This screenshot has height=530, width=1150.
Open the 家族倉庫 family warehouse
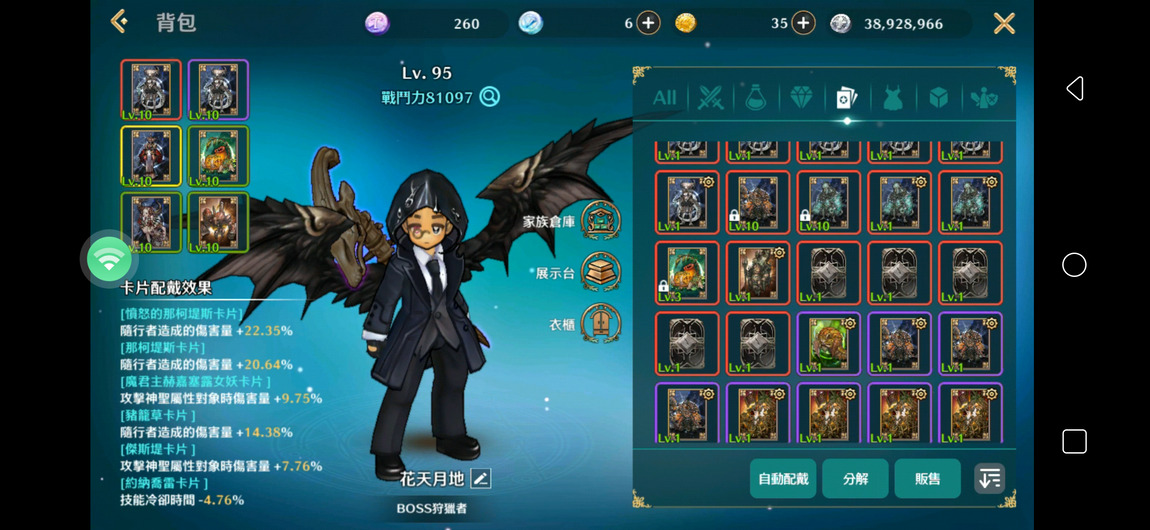[600, 221]
